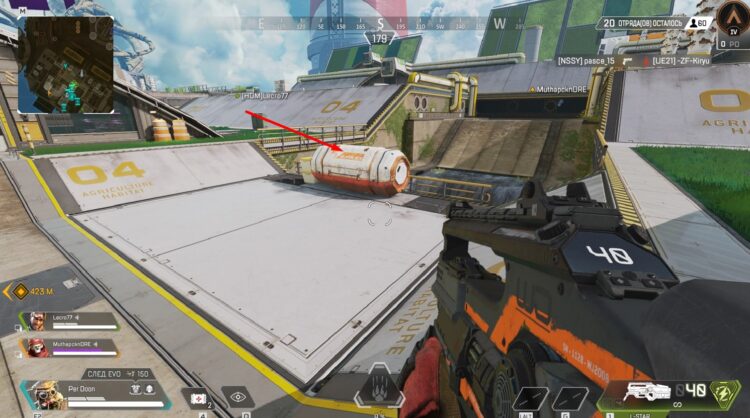Select teammate Lecro77's status card
Screen dimensions: 750x418
(x=68, y=321)
